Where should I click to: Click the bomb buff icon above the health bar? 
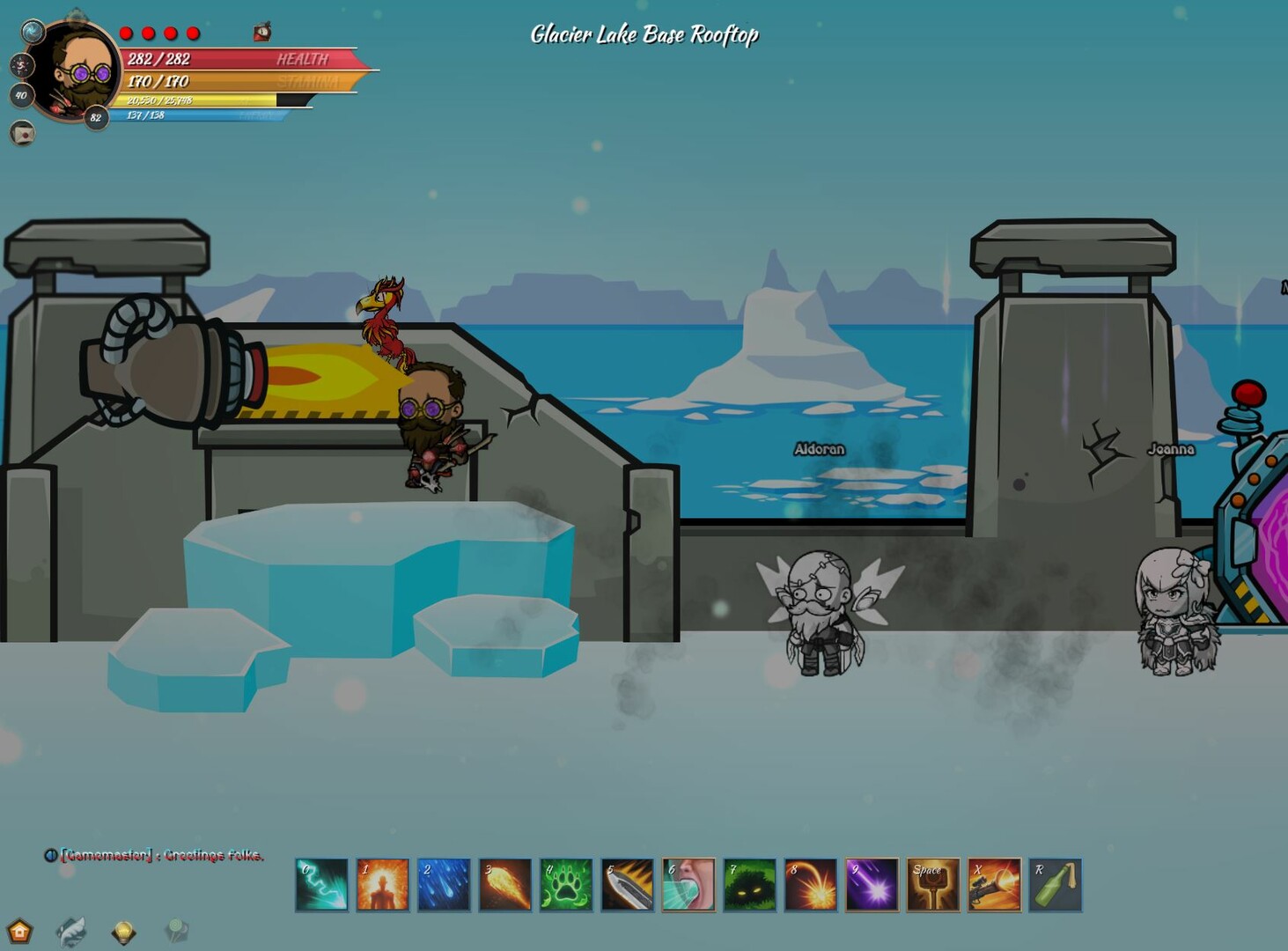click(x=261, y=32)
